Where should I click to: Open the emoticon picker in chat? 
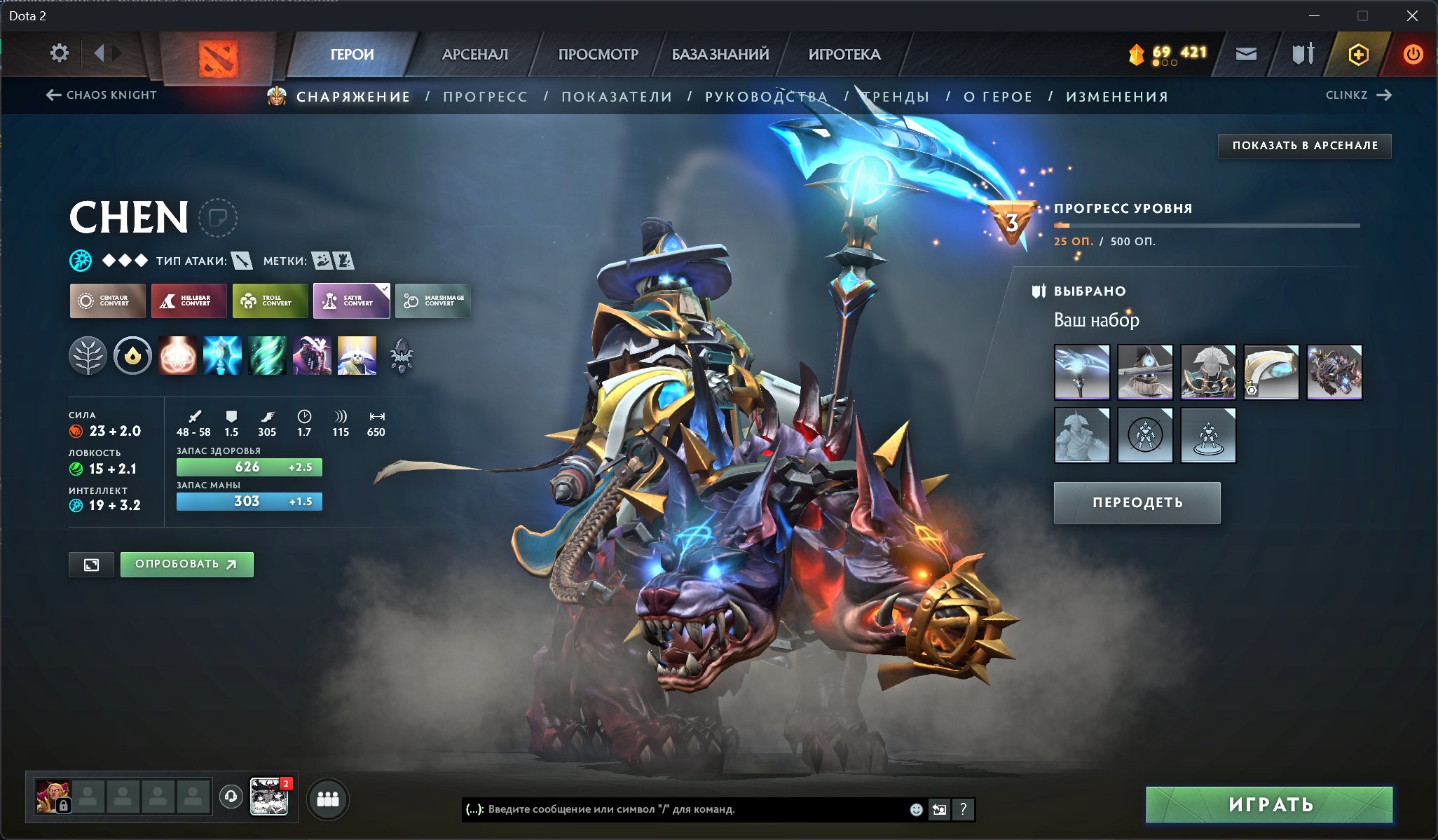917,810
